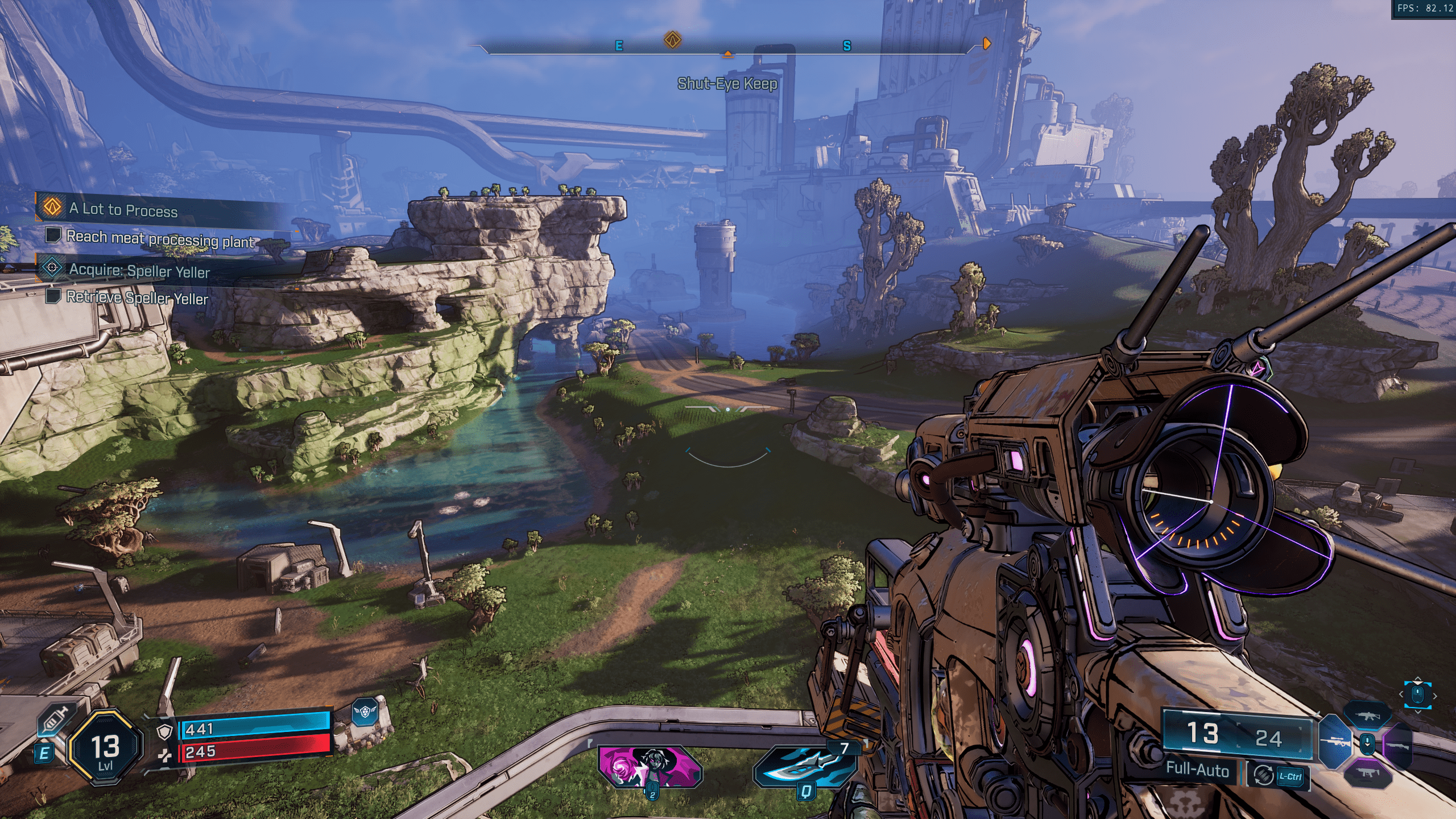1456x819 pixels.
Task: Switch to the top assault rifle slot
Action: point(1367,716)
